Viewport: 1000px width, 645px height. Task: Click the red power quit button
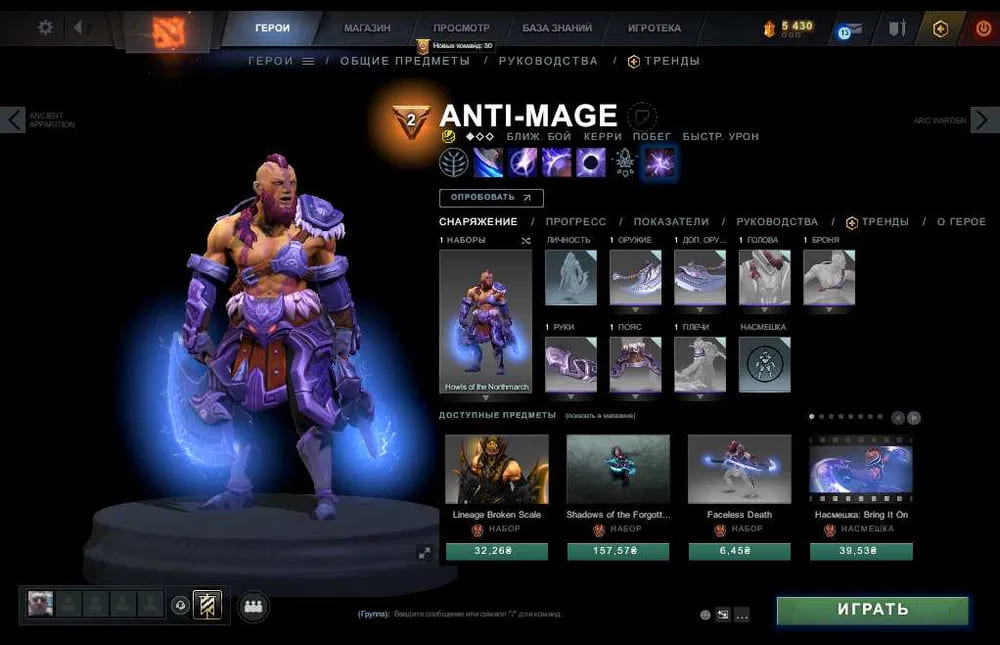pos(982,29)
